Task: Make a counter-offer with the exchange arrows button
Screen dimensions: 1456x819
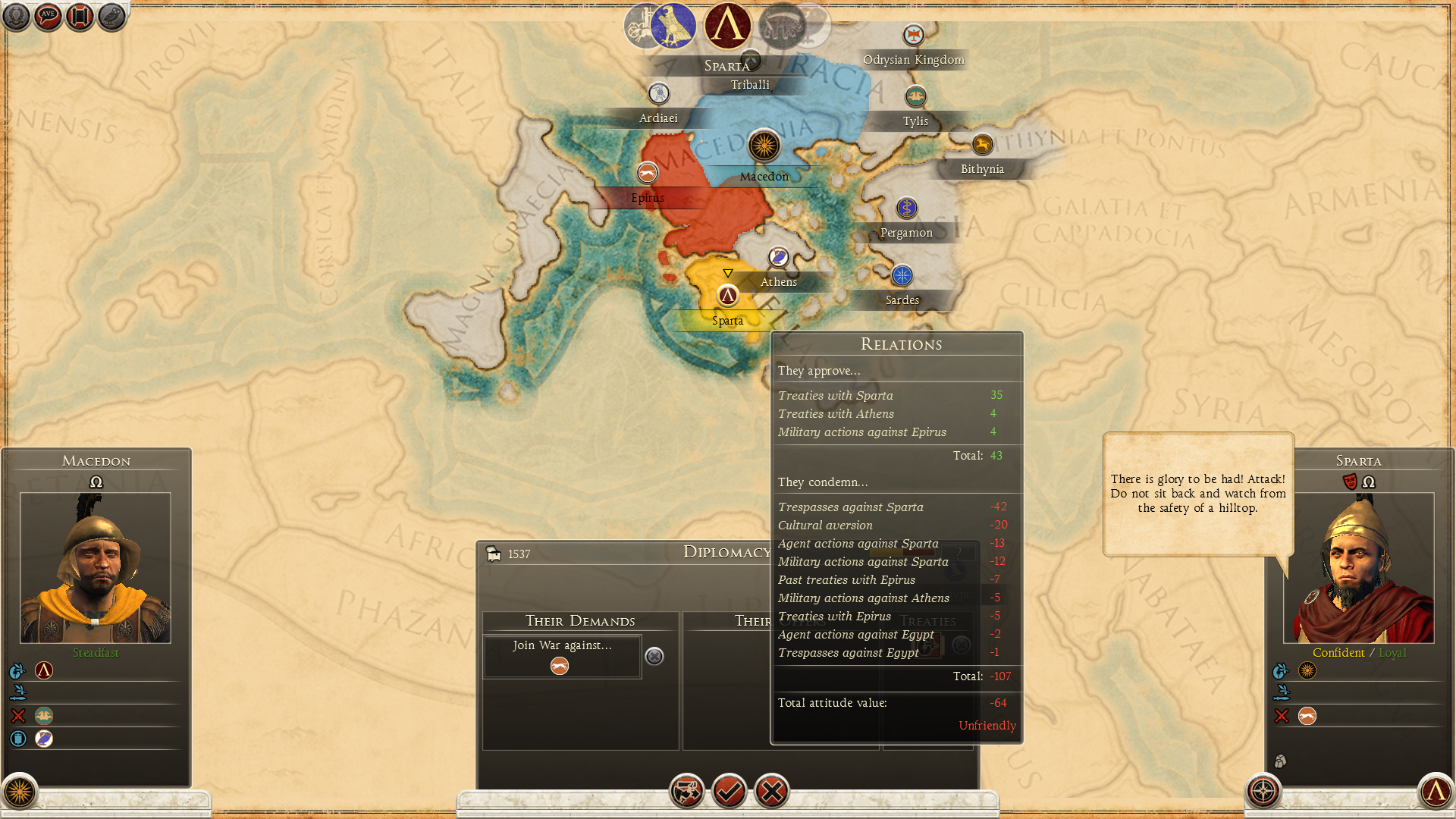Action: [687, 792]
